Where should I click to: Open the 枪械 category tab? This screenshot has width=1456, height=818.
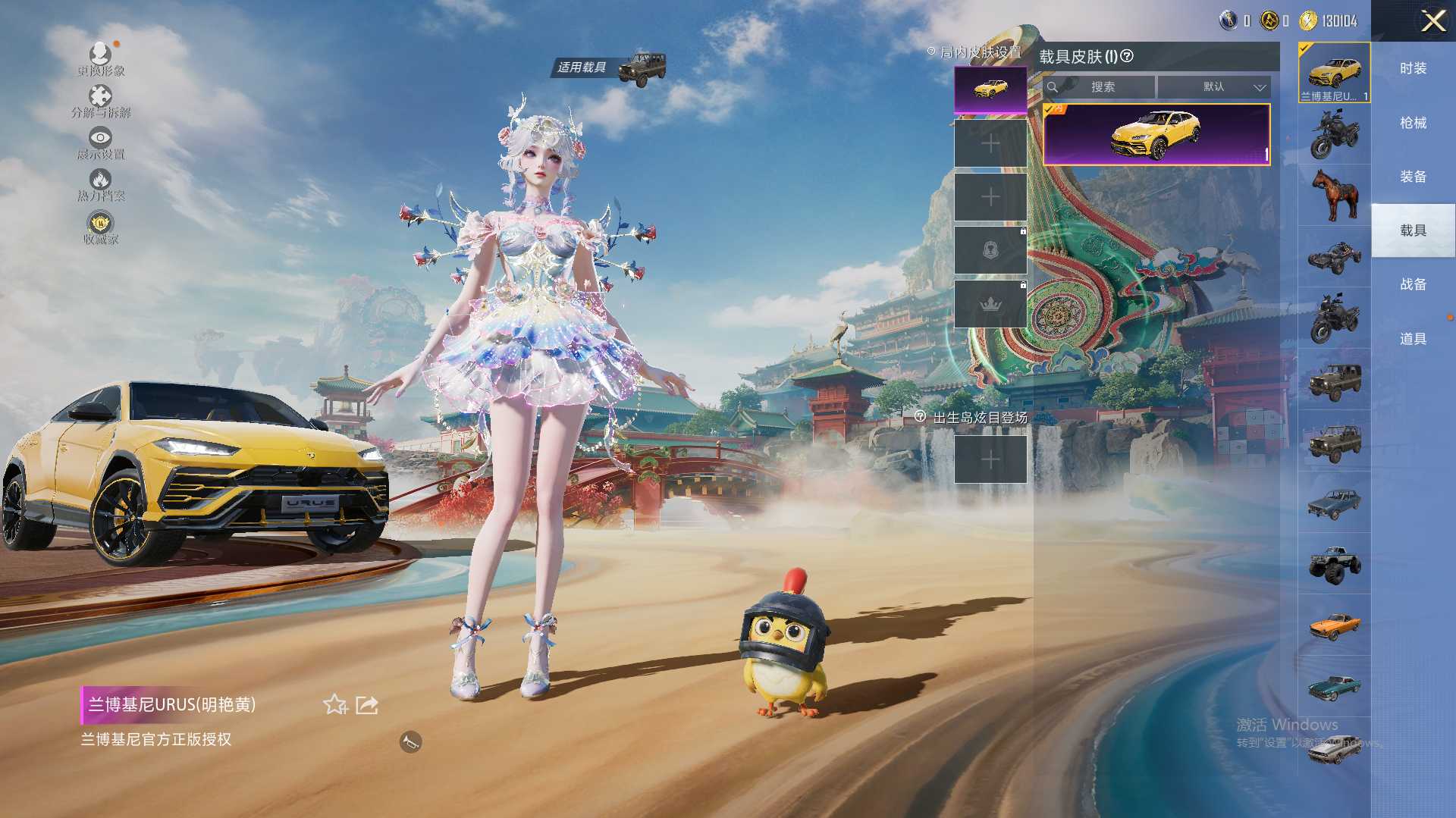coord(1413,123)
